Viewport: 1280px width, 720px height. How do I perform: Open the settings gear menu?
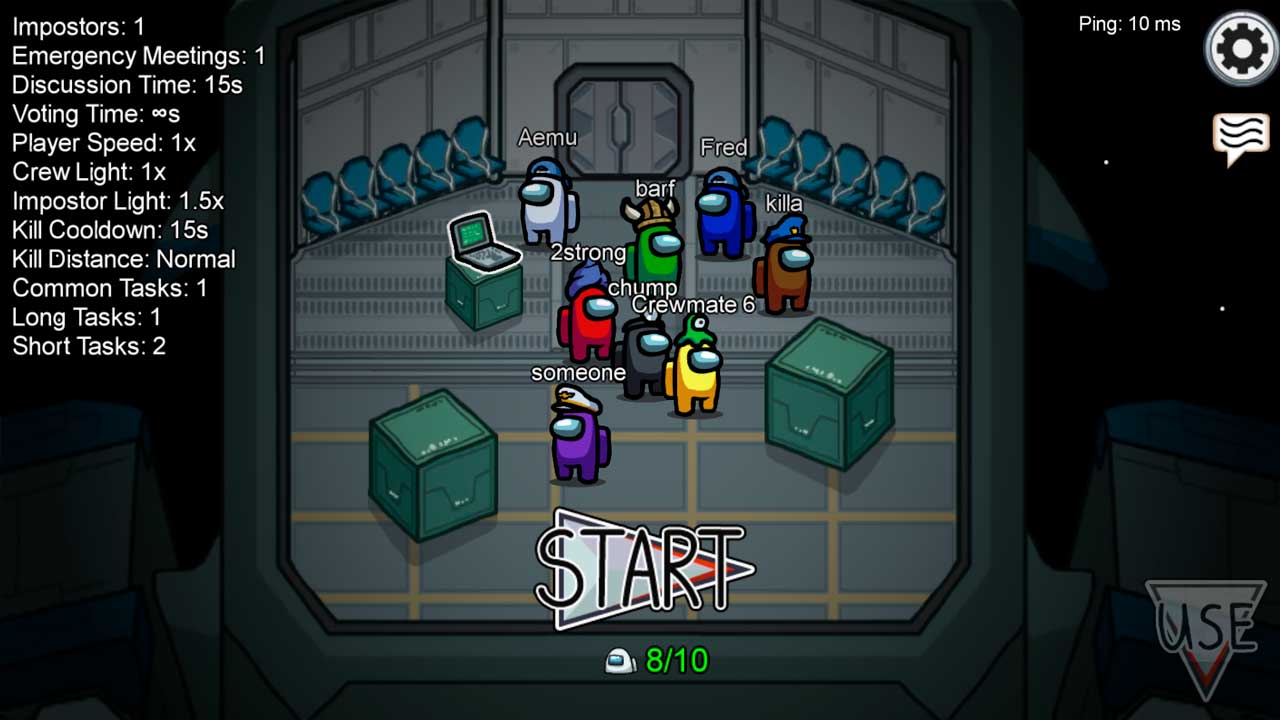pyautogui.click(x=1241, y=48)
